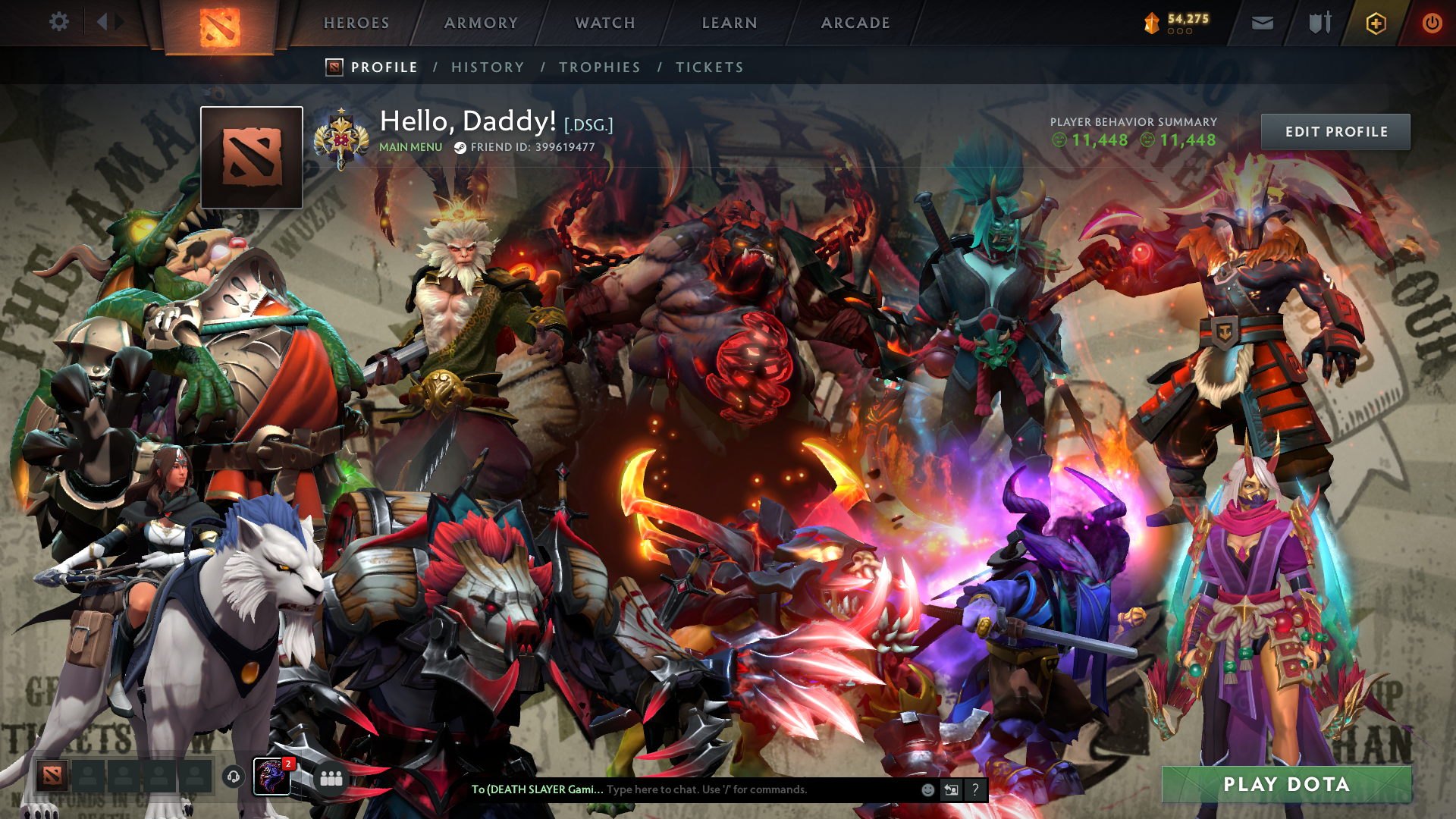Toggle the chat wheel icon beside help

click(x=951, y=789)
